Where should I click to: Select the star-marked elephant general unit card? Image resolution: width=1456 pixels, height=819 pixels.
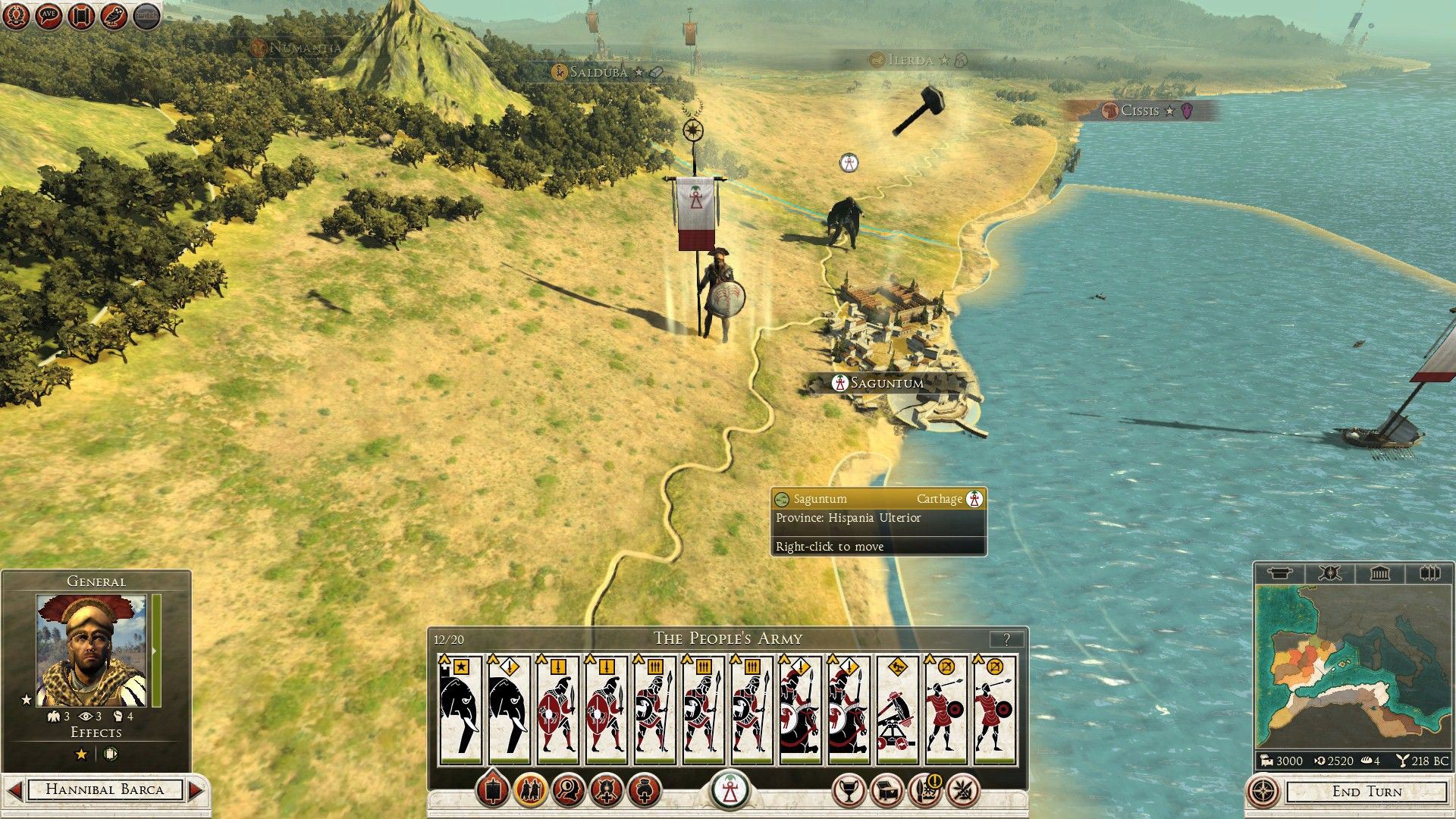[x=460, y=708]
